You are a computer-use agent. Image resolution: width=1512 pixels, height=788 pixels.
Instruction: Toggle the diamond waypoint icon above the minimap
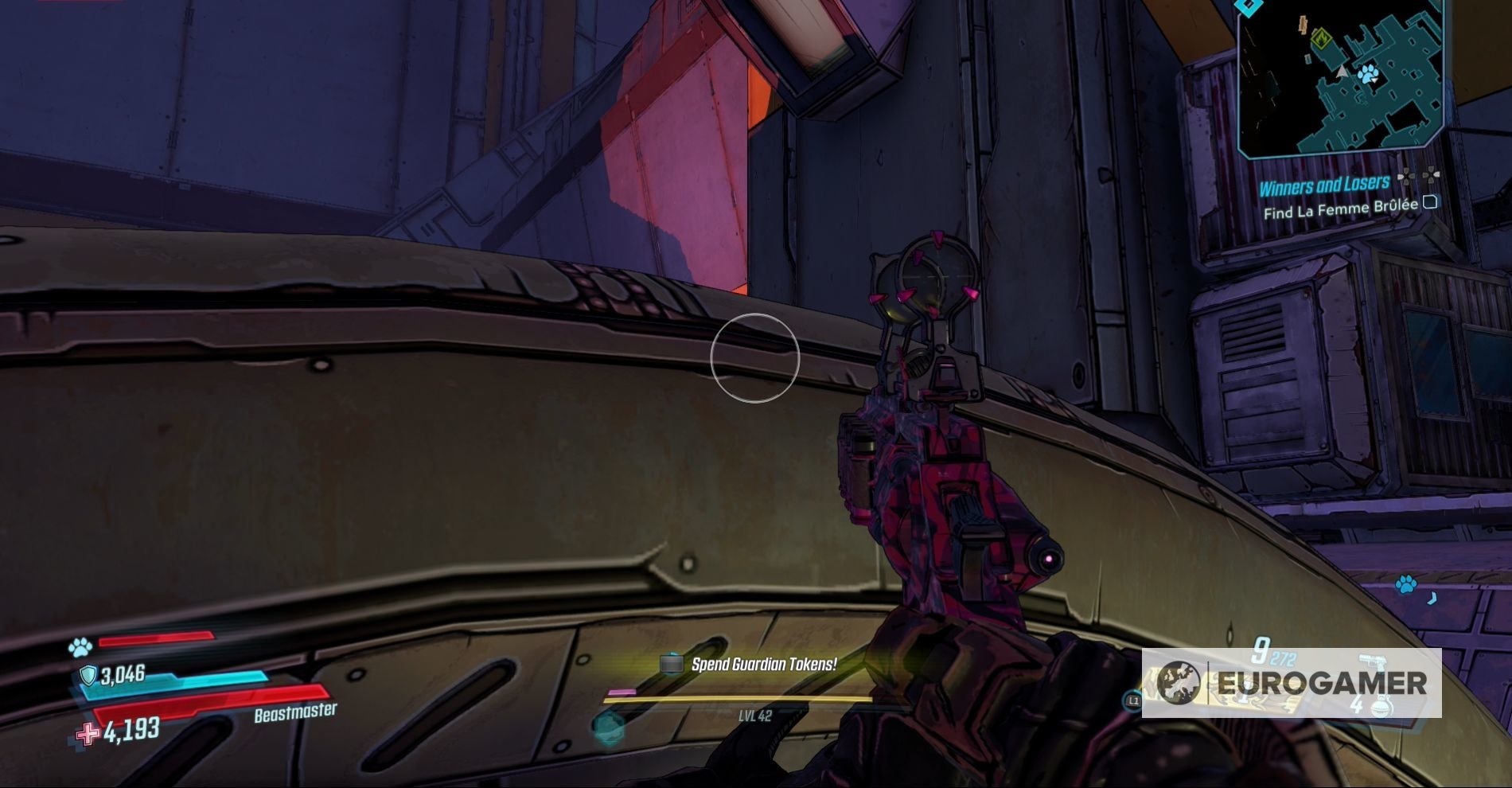pos(1249,6)
